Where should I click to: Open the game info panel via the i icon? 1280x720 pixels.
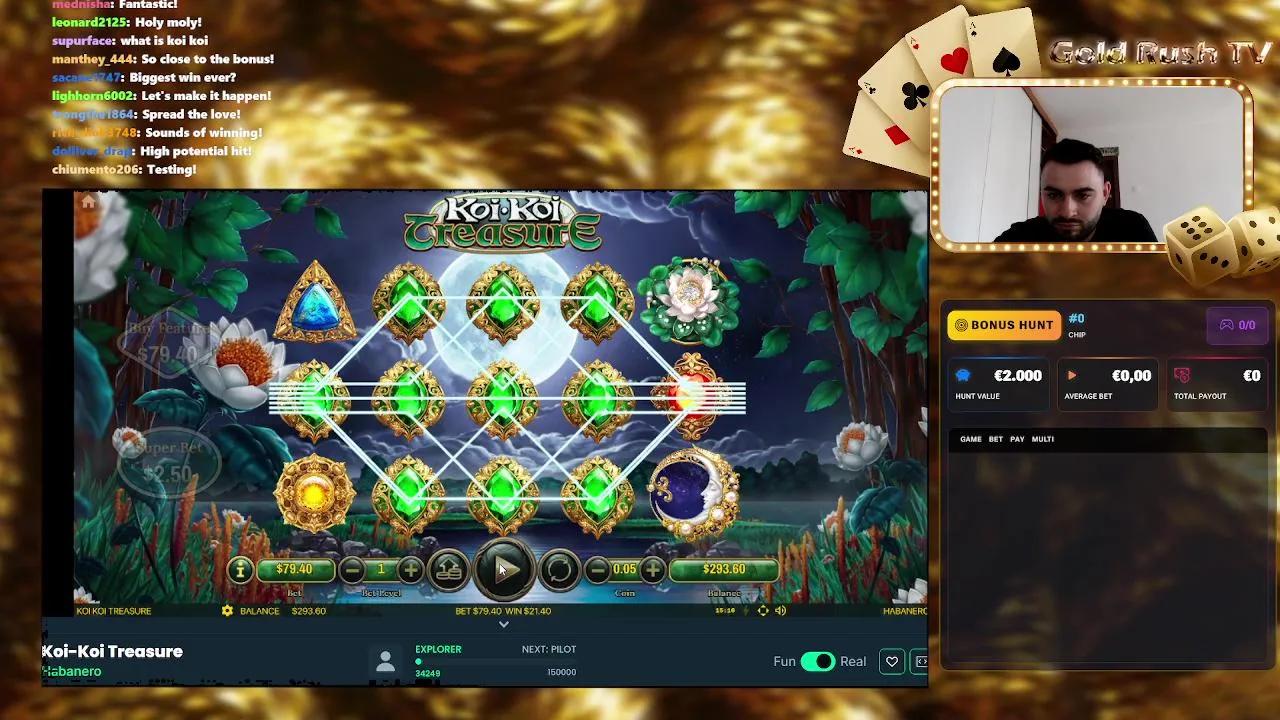click(239, 569)
